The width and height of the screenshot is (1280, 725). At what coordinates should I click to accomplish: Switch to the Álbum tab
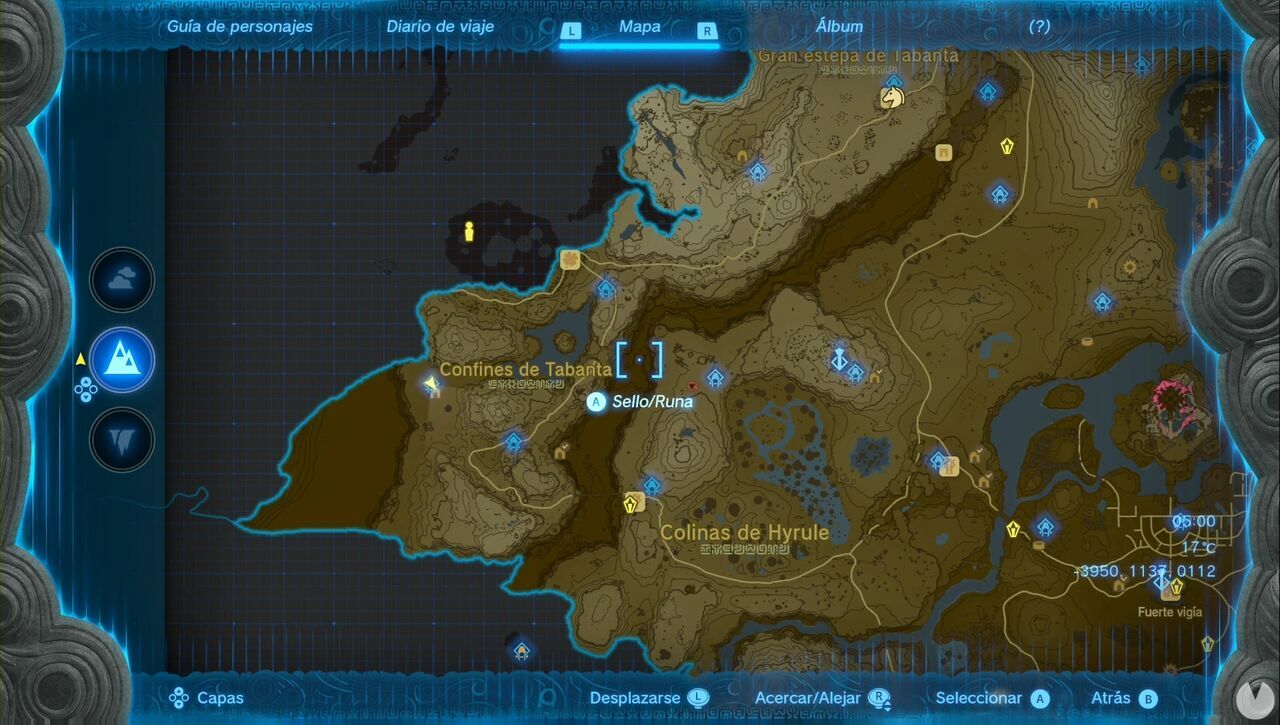coord(840,26)
